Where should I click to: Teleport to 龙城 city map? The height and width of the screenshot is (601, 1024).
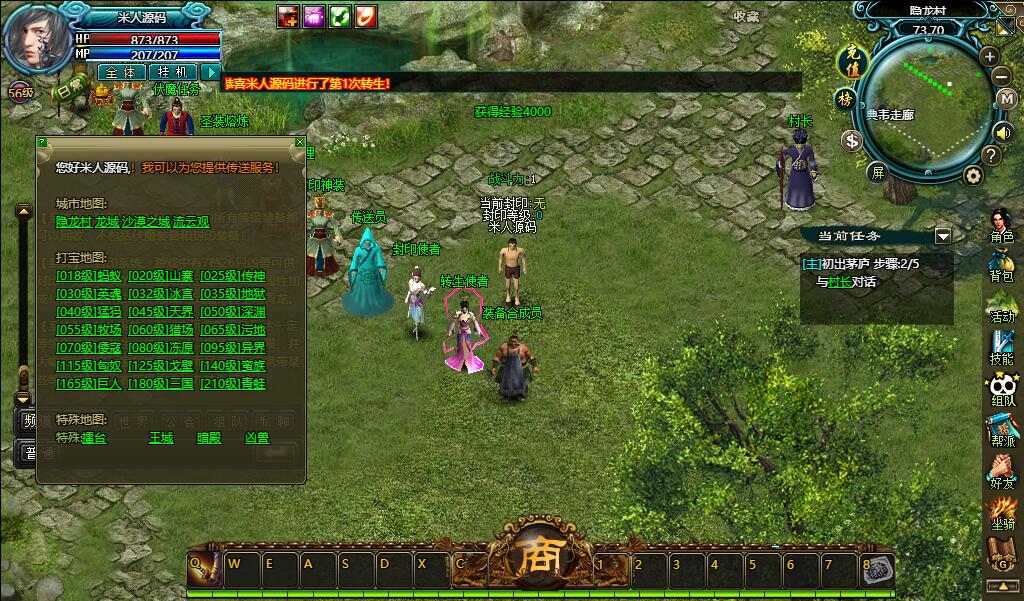click(x=107, y=222)
